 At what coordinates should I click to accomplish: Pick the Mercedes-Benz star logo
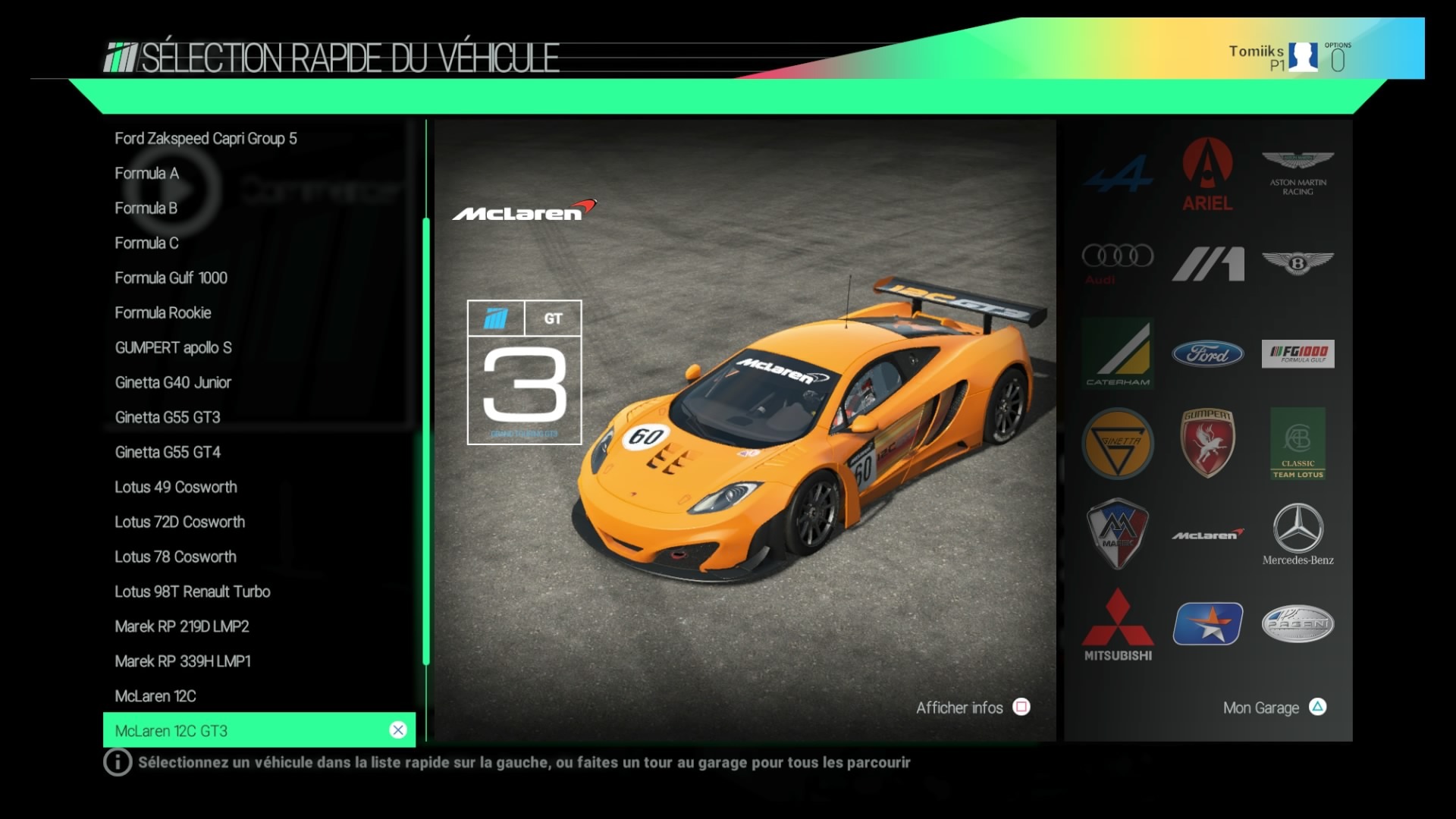(x=1298, y=535)
